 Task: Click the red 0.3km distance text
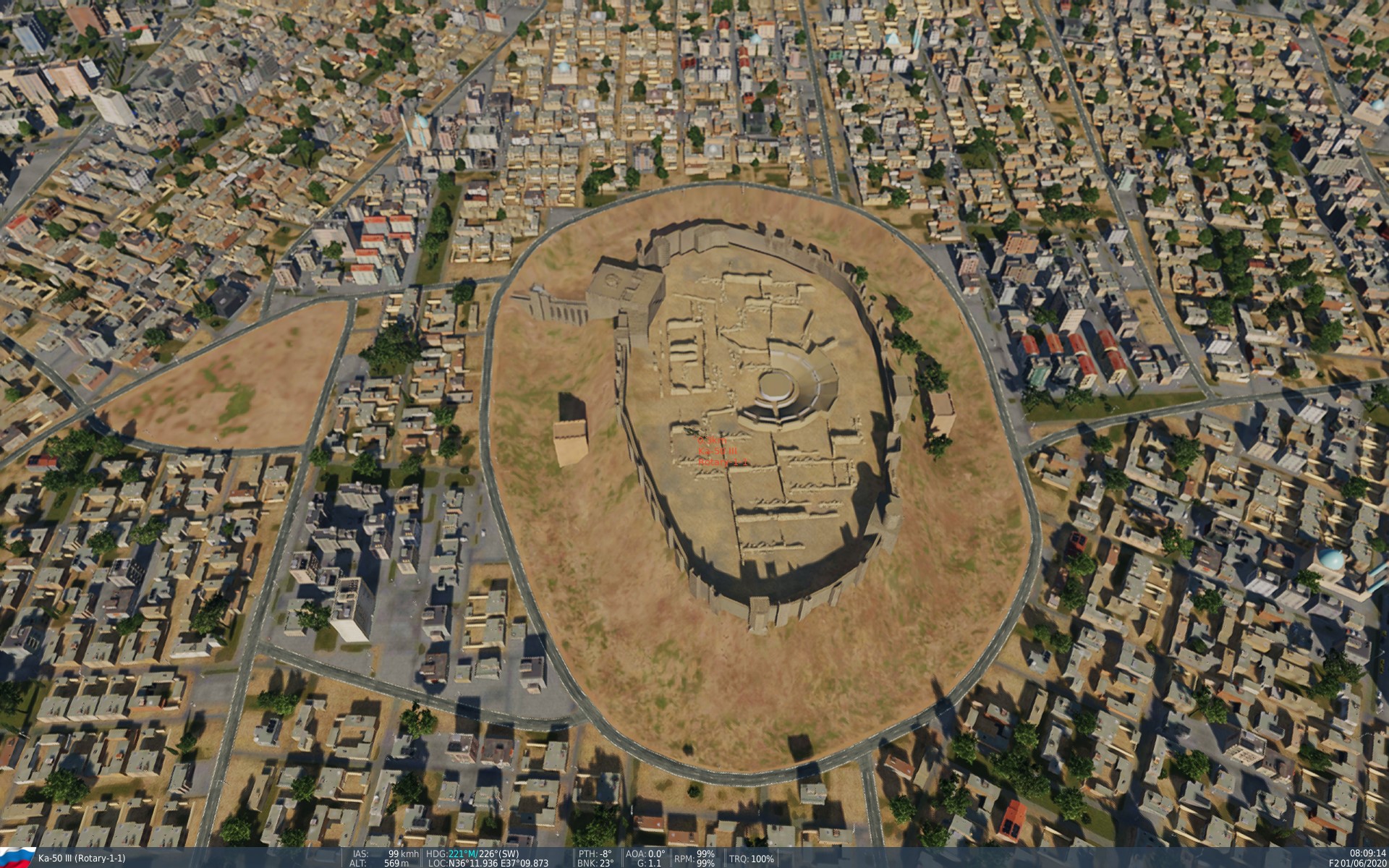pos(712,440)
